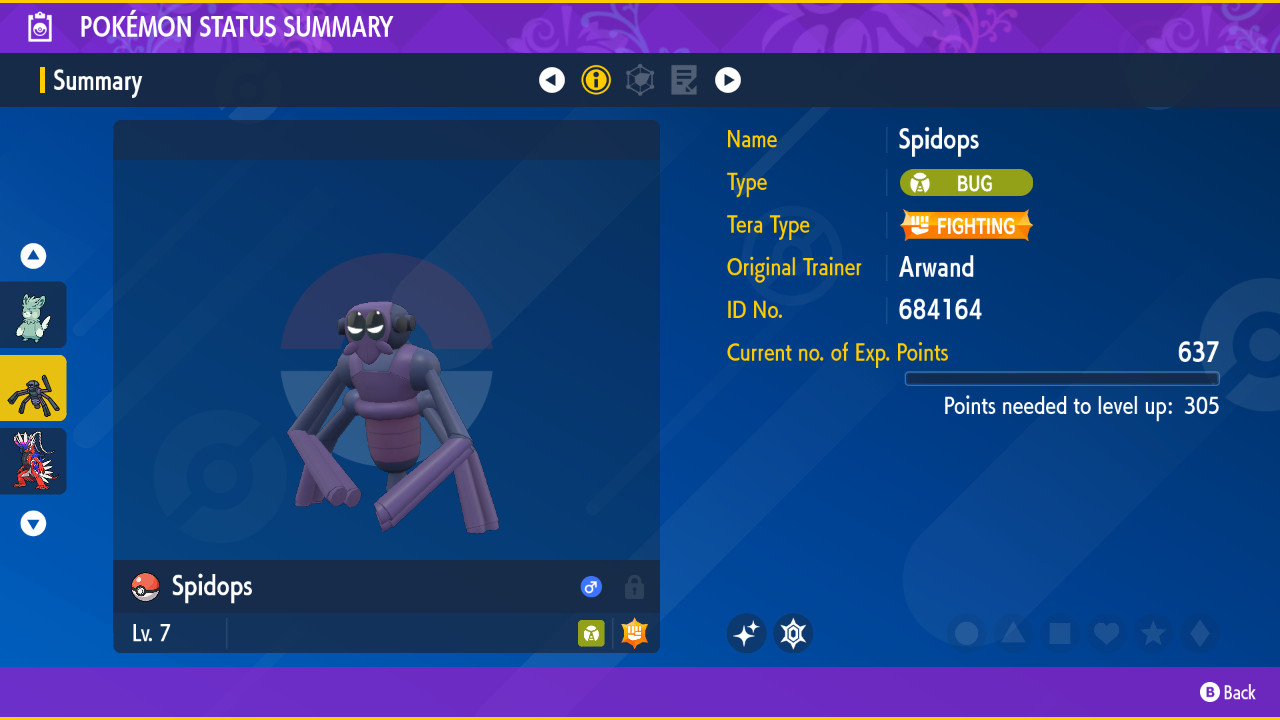Select the hexagonal moves page icon

(640, 80)
